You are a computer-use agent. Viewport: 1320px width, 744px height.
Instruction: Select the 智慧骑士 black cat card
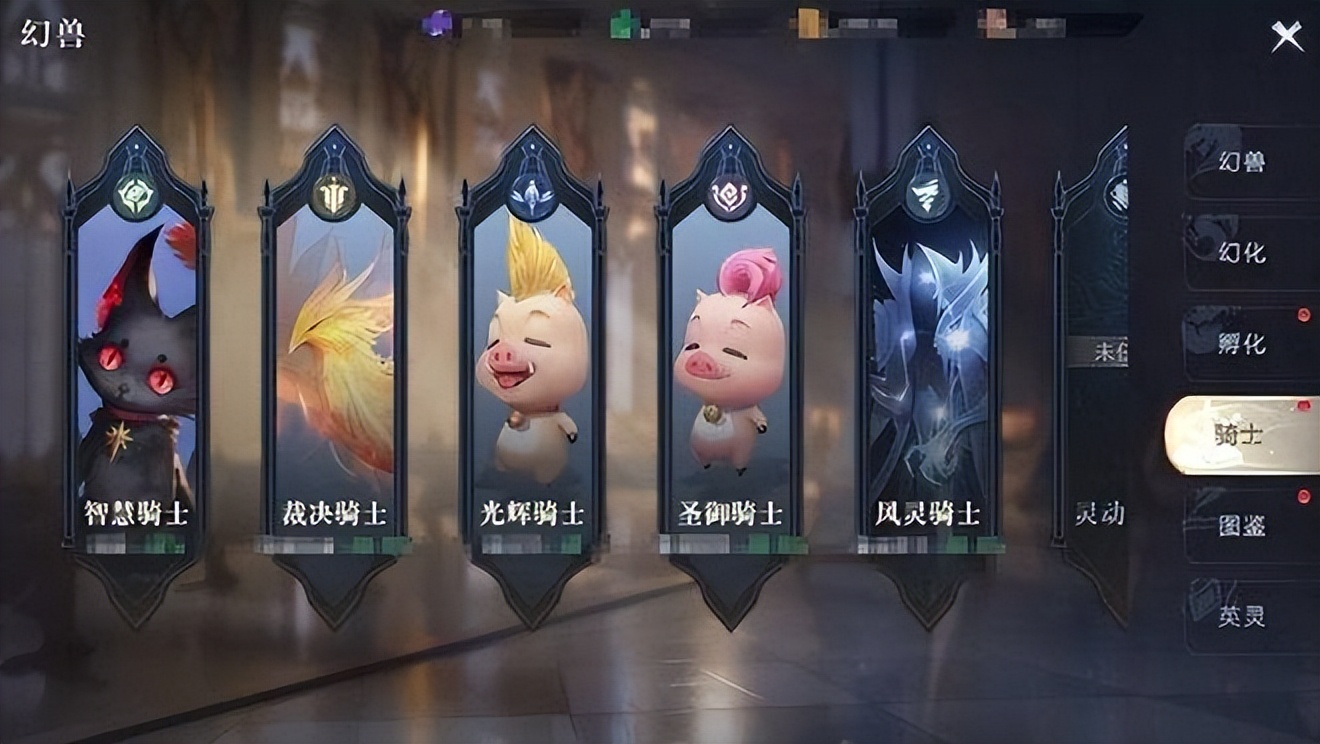[137, 360]
